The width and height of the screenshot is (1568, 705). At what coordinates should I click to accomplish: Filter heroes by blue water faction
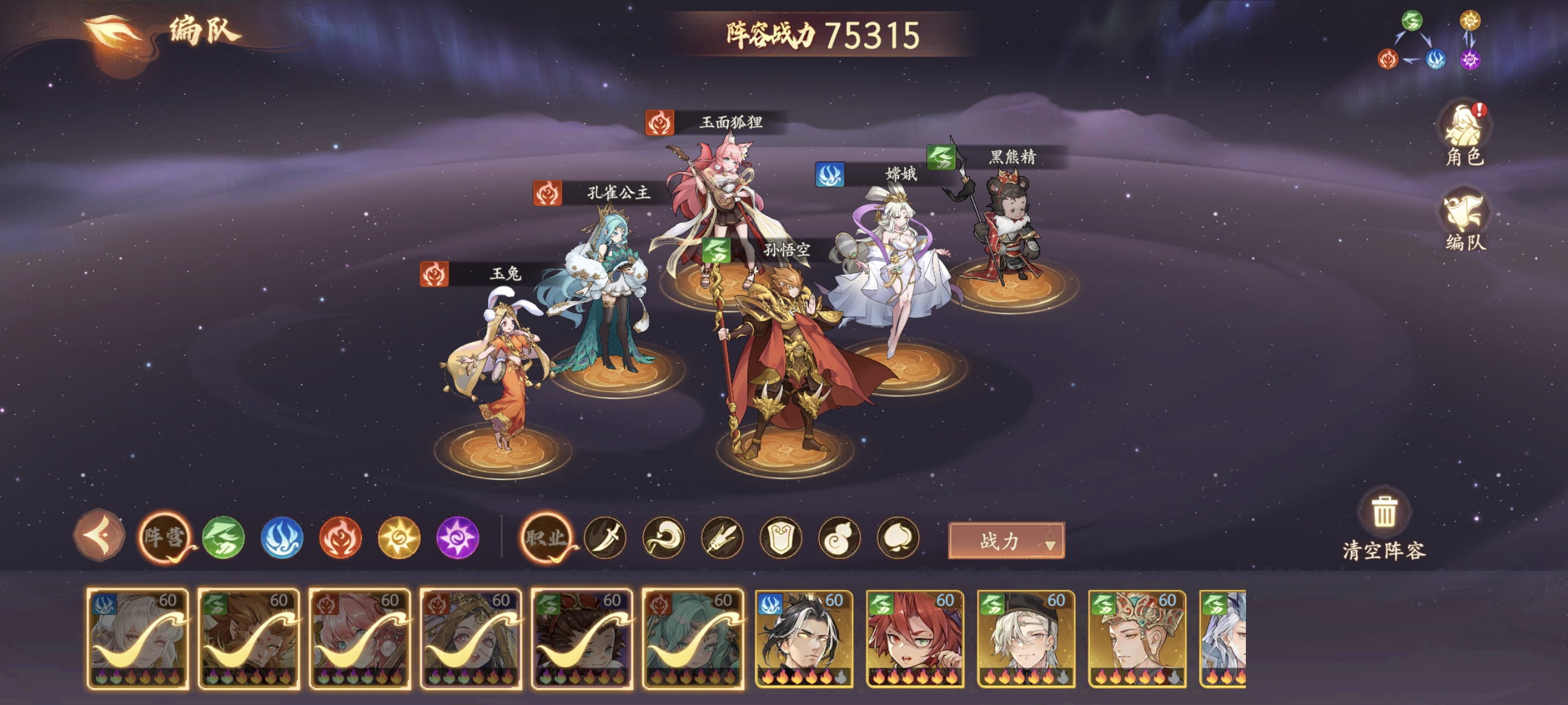282,538
